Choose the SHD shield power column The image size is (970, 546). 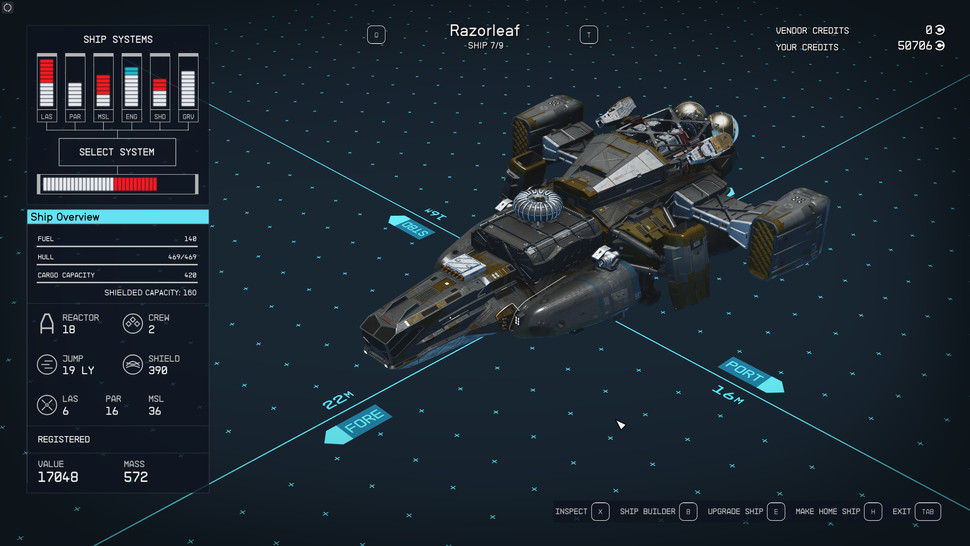tap(159, 84)
